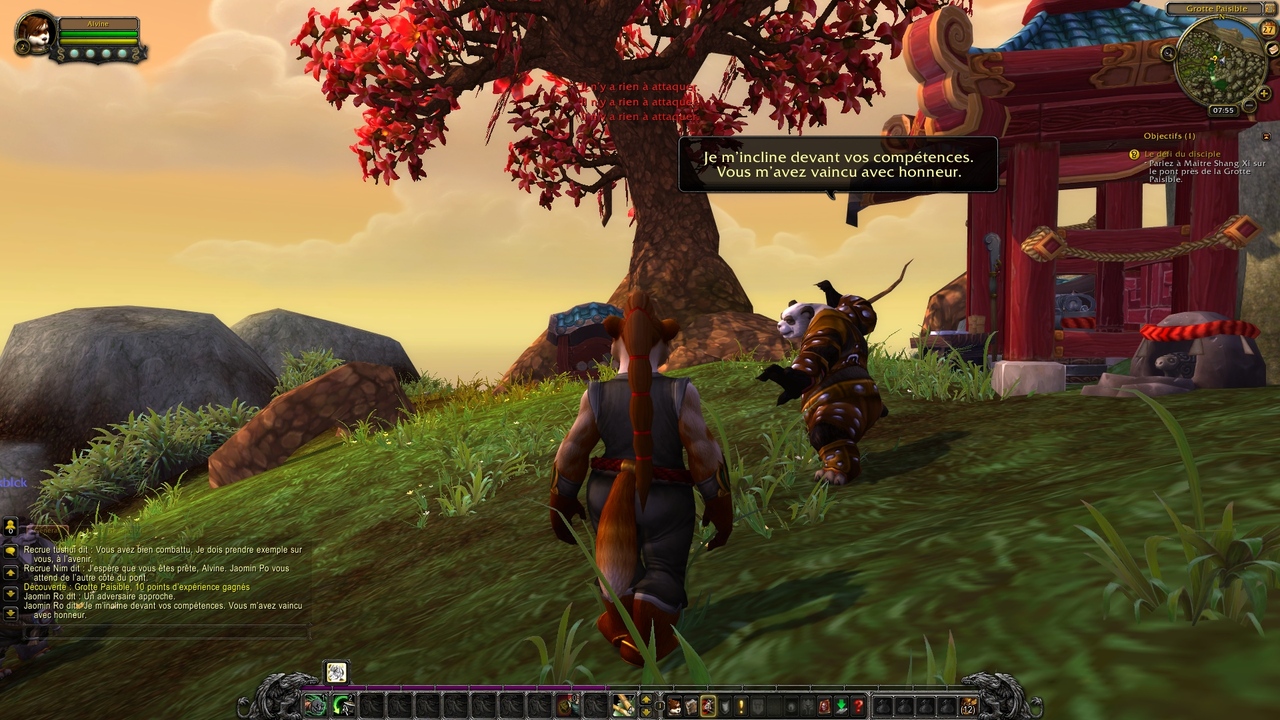The width and height of the screenshot is (1280, 720).
Task: Open the backpack showing 12 free slots
Action: pos(967,706)
